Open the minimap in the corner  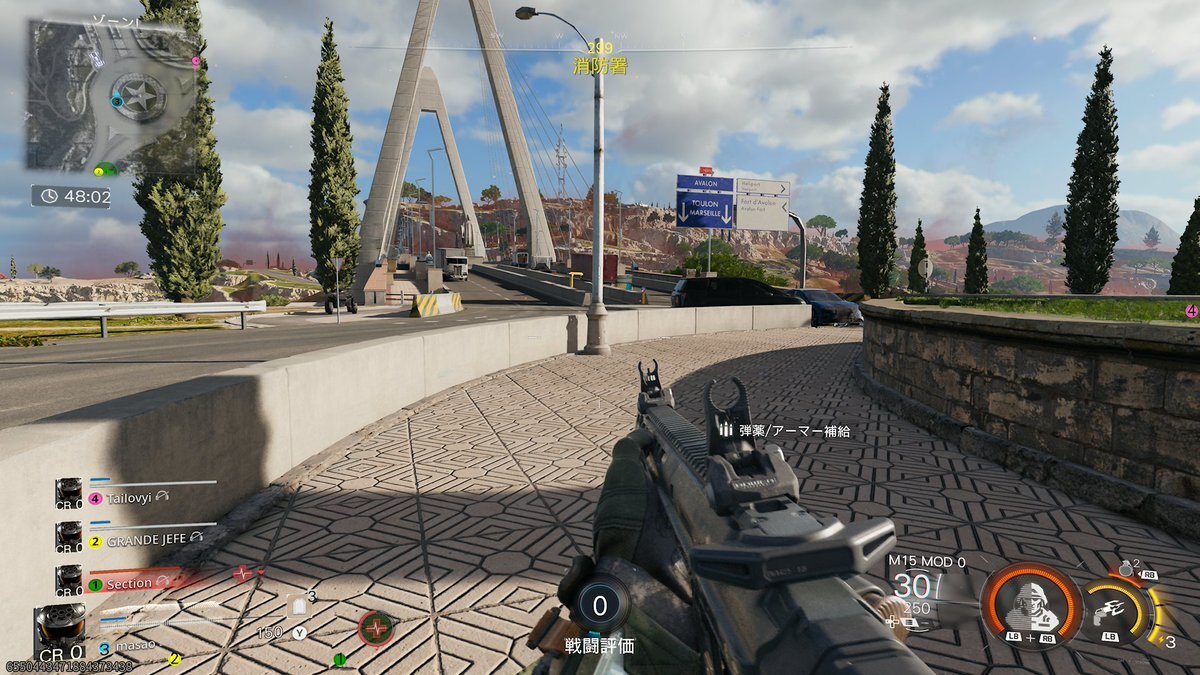112,97
